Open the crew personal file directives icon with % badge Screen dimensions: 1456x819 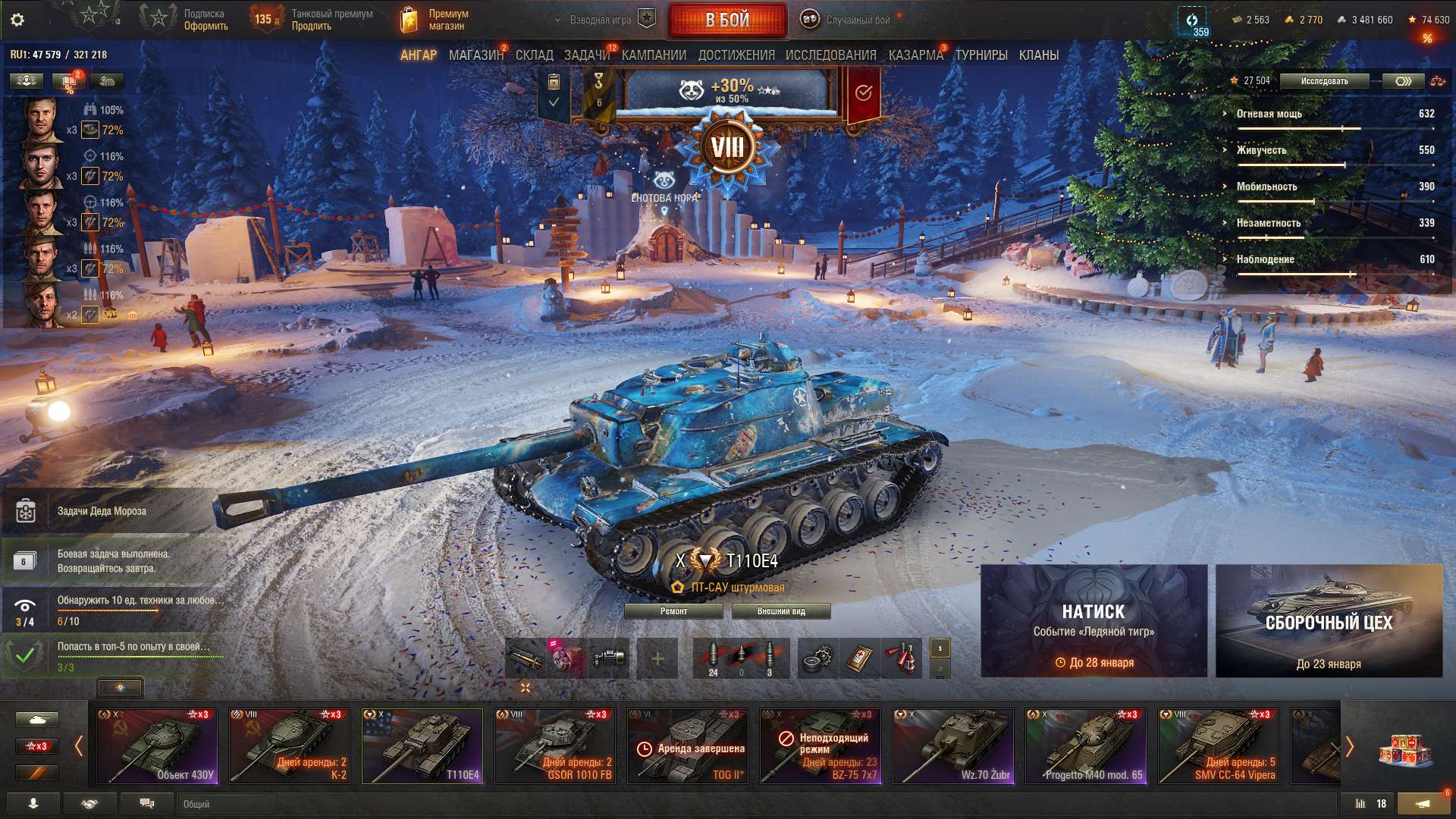click(x=68, y=81)
